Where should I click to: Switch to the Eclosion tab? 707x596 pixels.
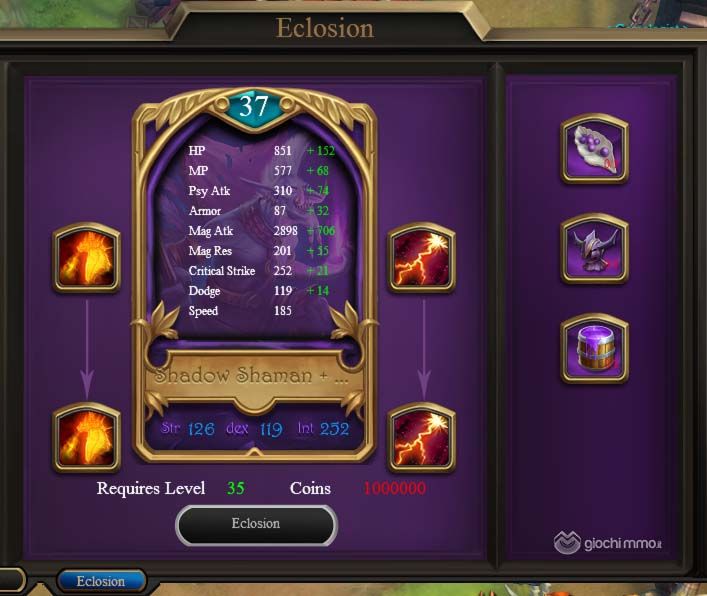tap(101, 581)
